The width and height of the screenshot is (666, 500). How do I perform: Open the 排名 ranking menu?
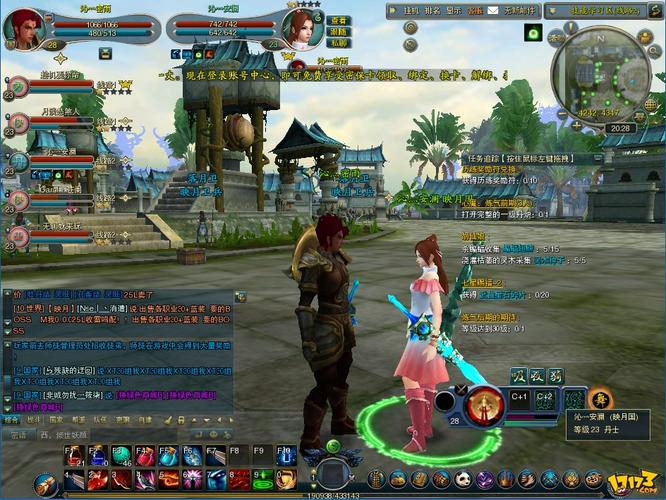pos(432,10)
